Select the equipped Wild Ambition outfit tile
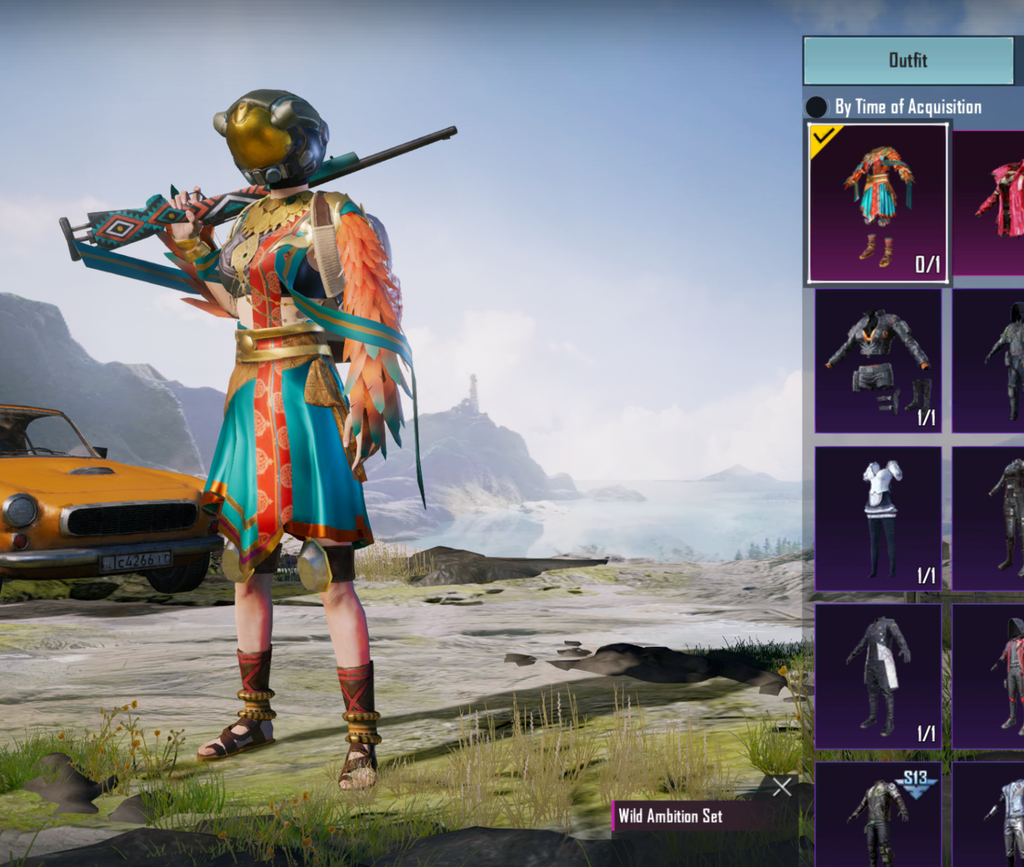The height and width of the screenshot is (867, 1024). 877,203
